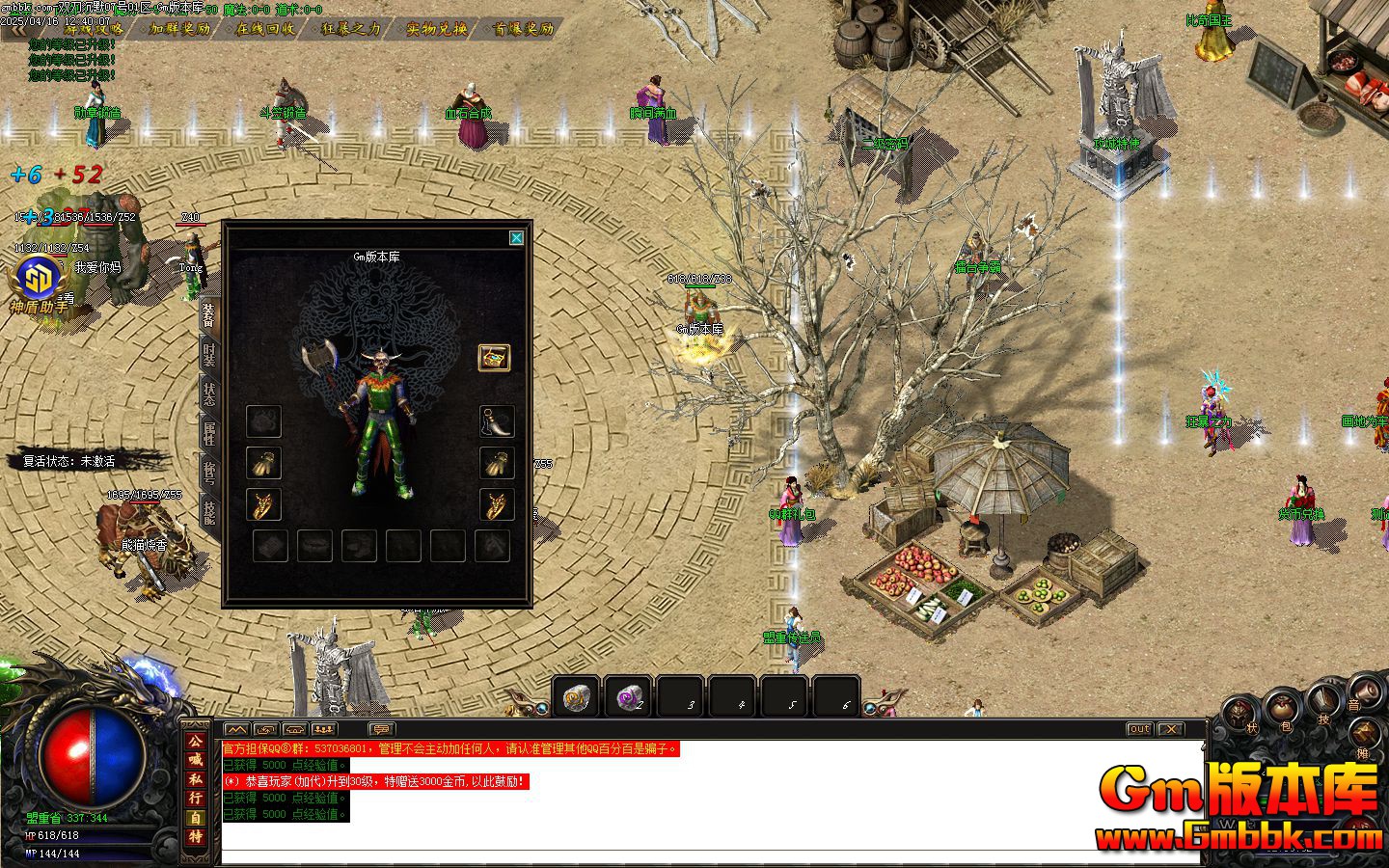Viewport: 1389px width, 868px height.
Task: Open the 状态 status tab
Action: click(x=208, y=393)
